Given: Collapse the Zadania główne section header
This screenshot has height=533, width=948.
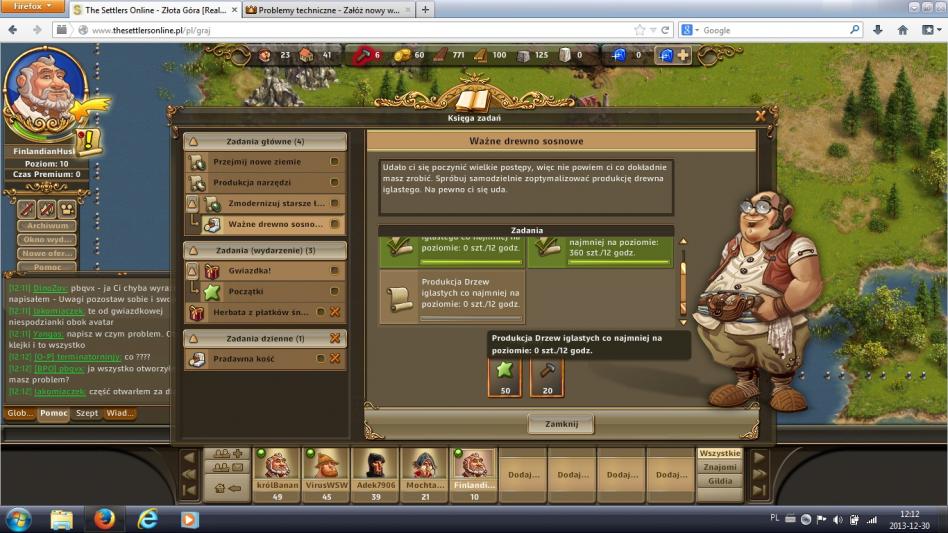Looking at the screenshot, I should 264,142.
